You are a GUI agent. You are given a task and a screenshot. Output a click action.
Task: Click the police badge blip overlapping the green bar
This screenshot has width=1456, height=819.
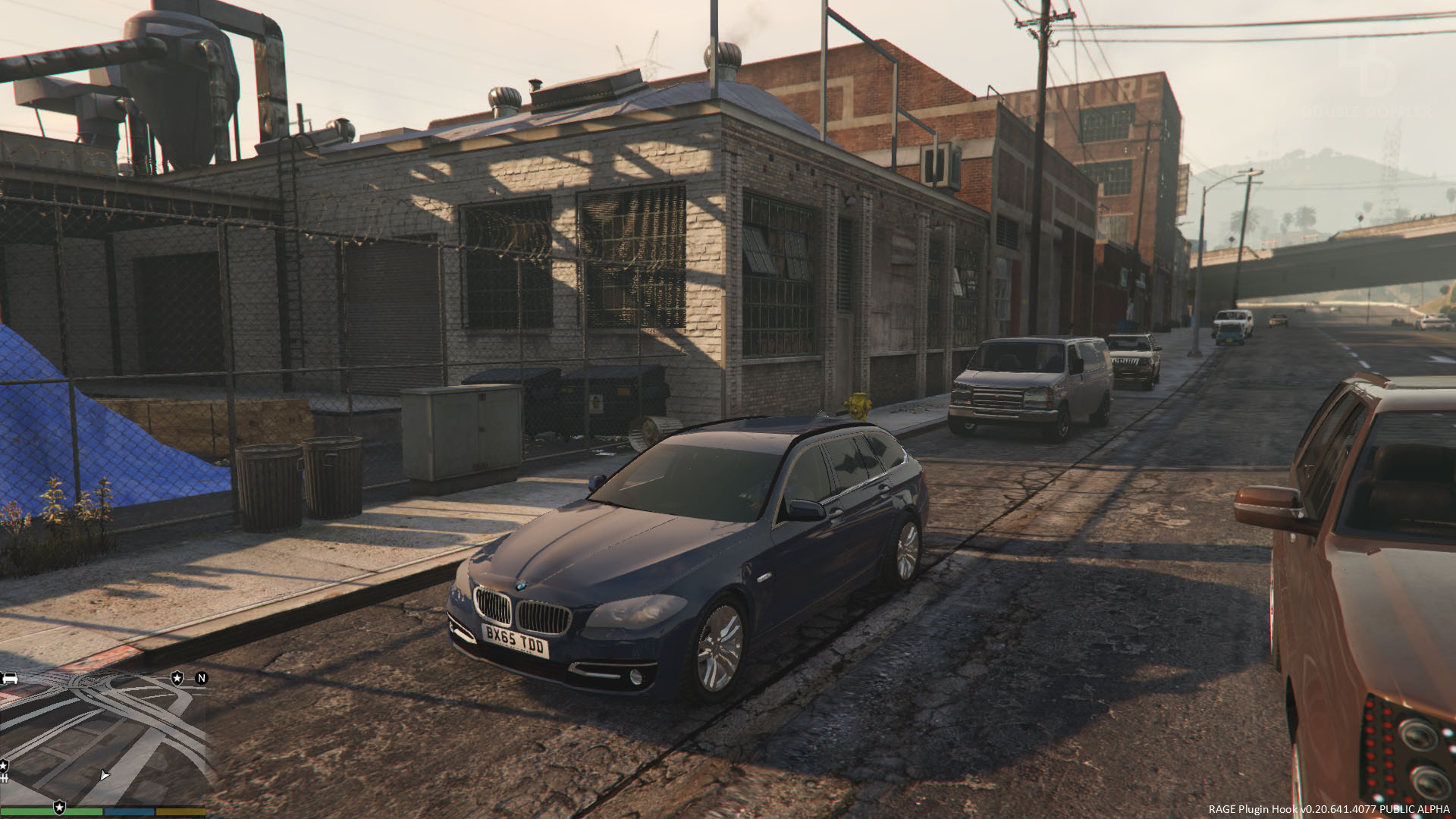[59, 806]
